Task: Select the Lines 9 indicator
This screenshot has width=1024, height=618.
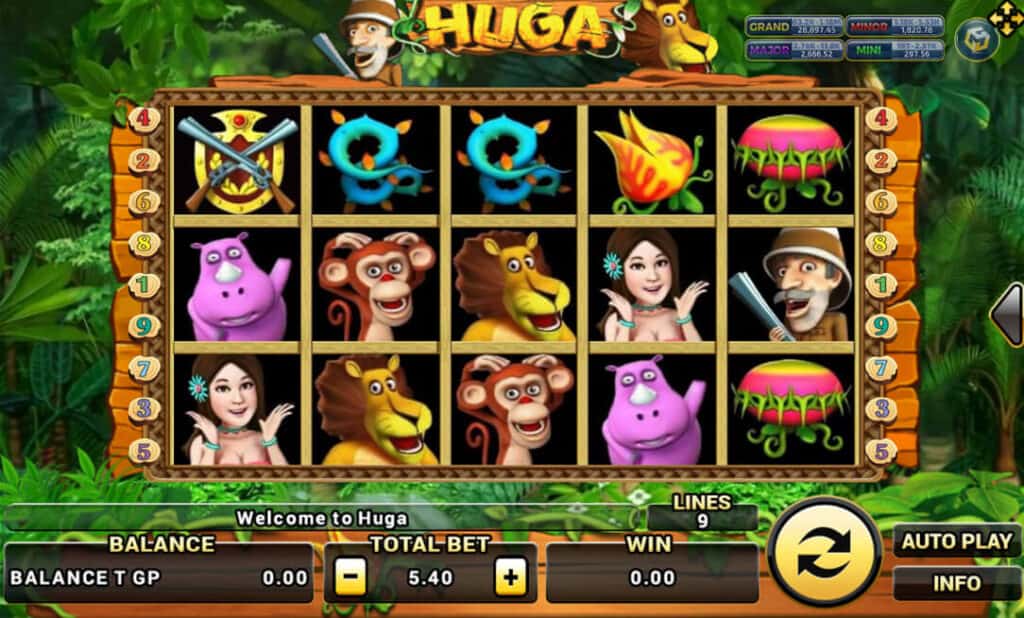Action: click(x=702, y=511)
